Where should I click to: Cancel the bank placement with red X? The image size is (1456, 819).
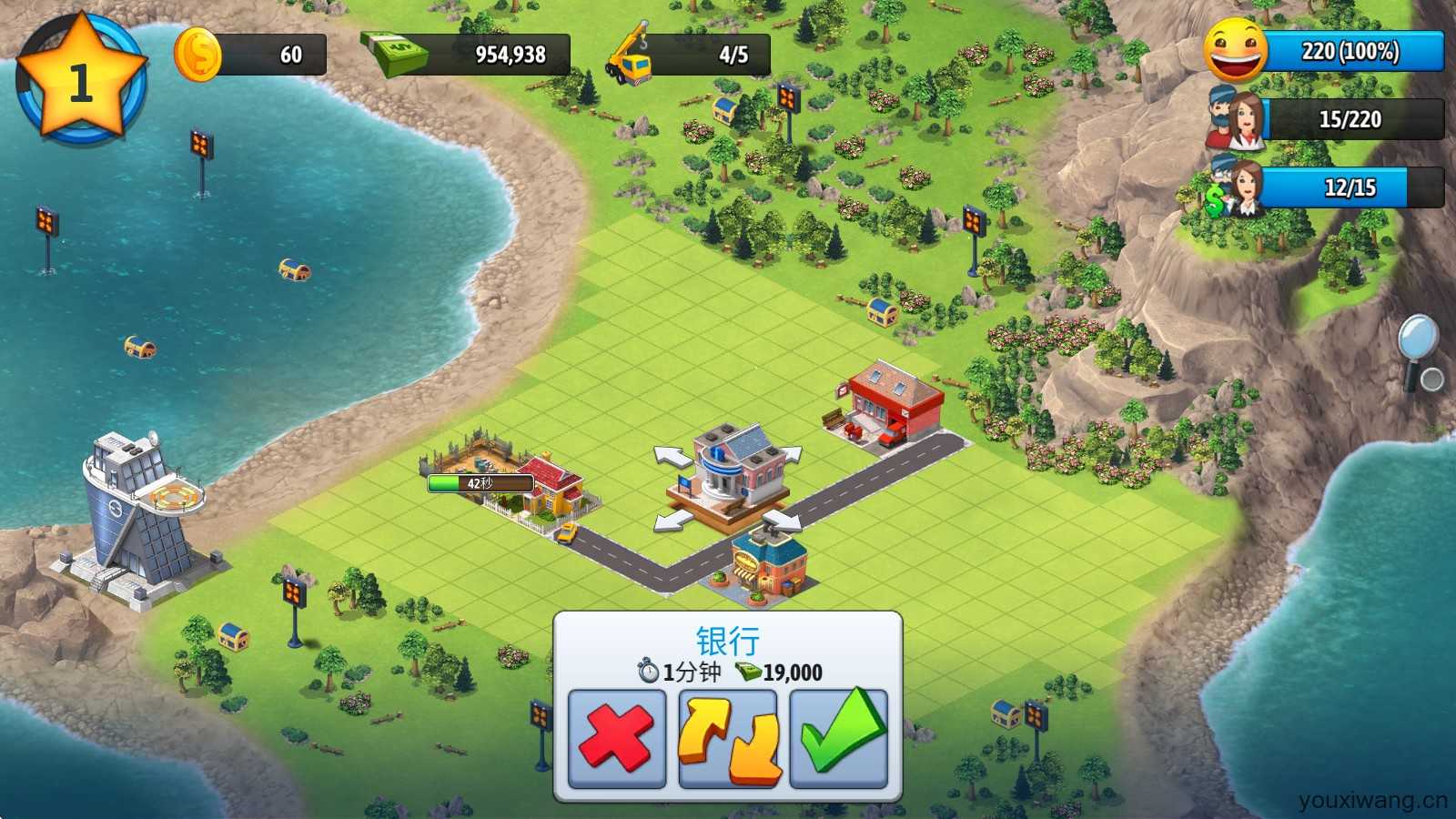click(616, 738)
